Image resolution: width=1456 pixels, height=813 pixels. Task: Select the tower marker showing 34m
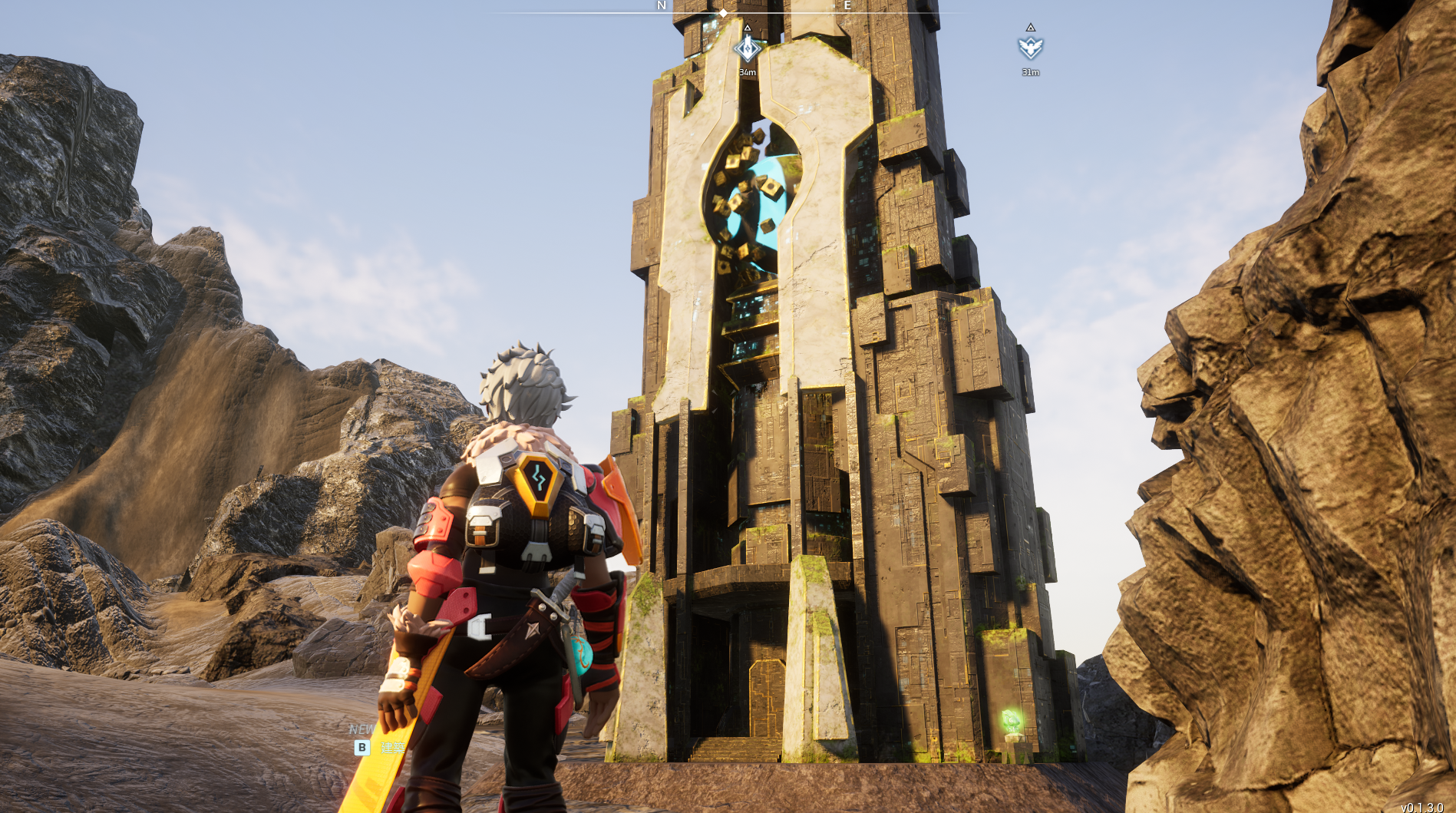[747, 49]
